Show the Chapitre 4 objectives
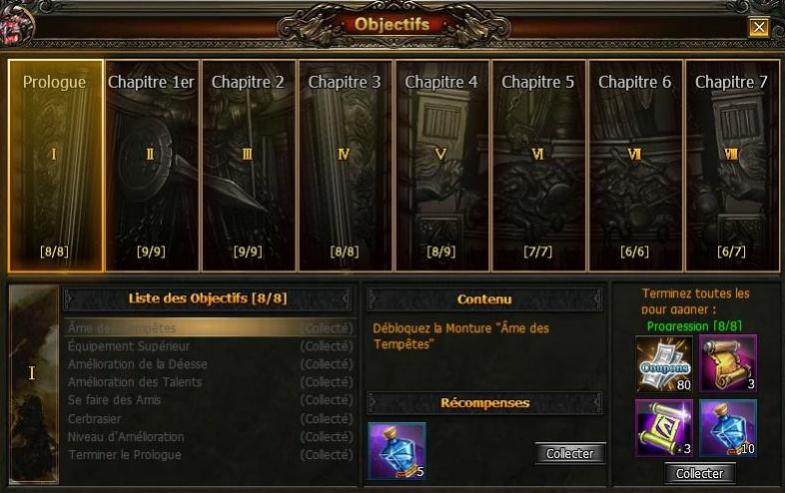 pyautogui.click(x=441, y=165)
